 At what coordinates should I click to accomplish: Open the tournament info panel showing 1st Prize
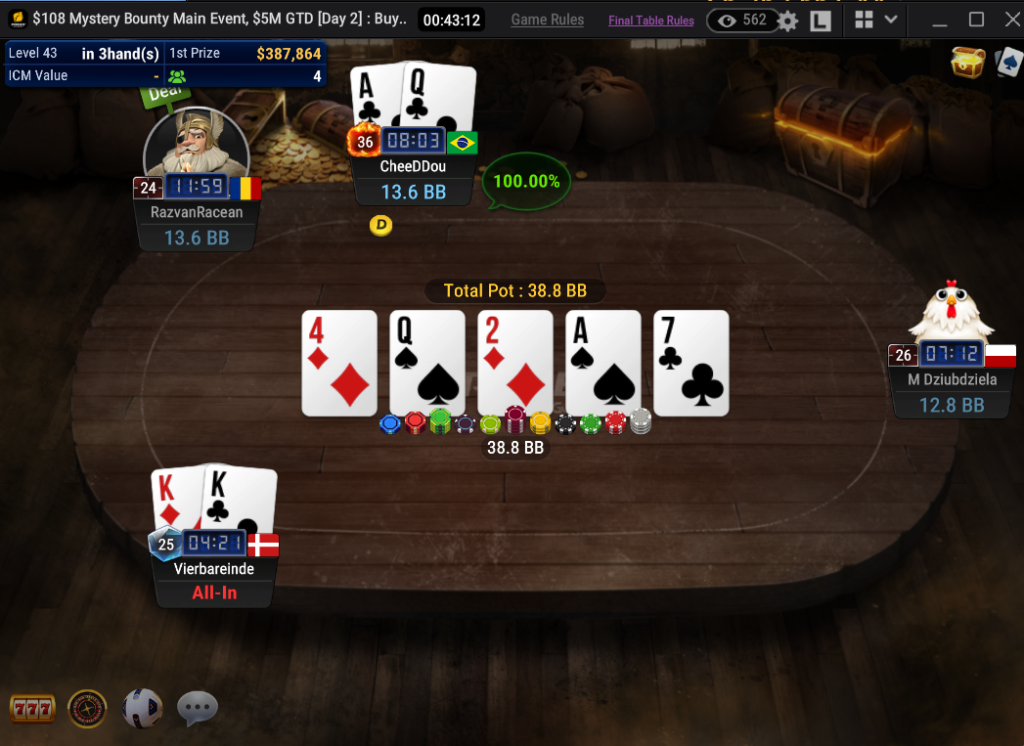coord(165,64)
